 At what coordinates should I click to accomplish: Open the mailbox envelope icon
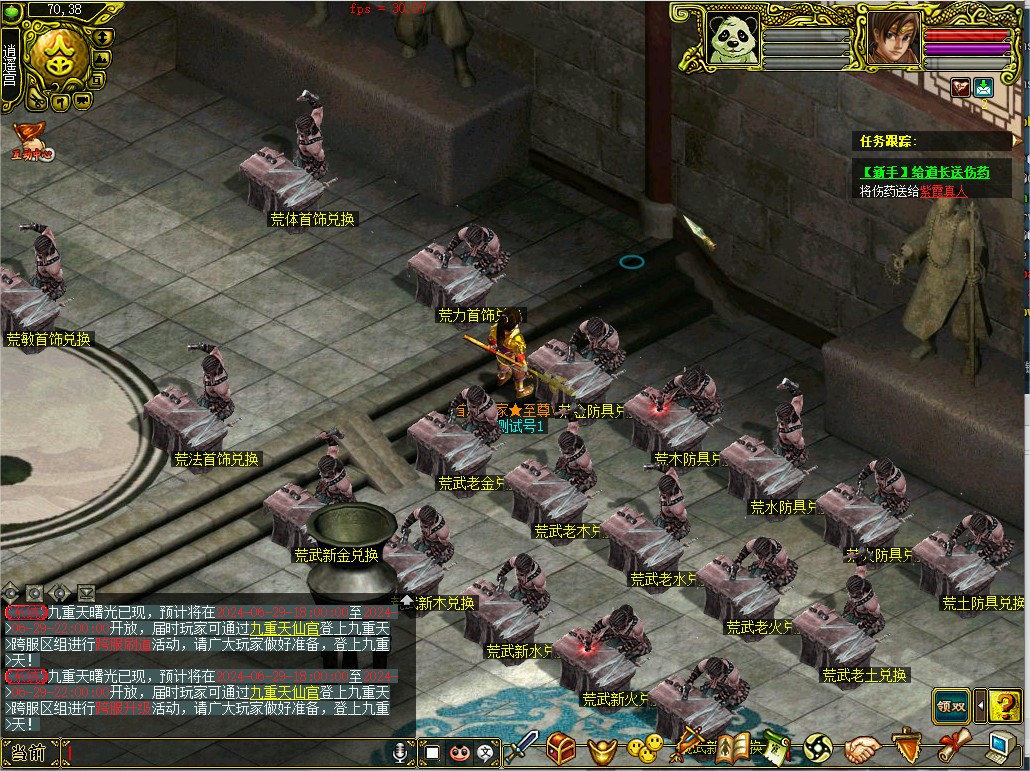(x=984, y=88)
